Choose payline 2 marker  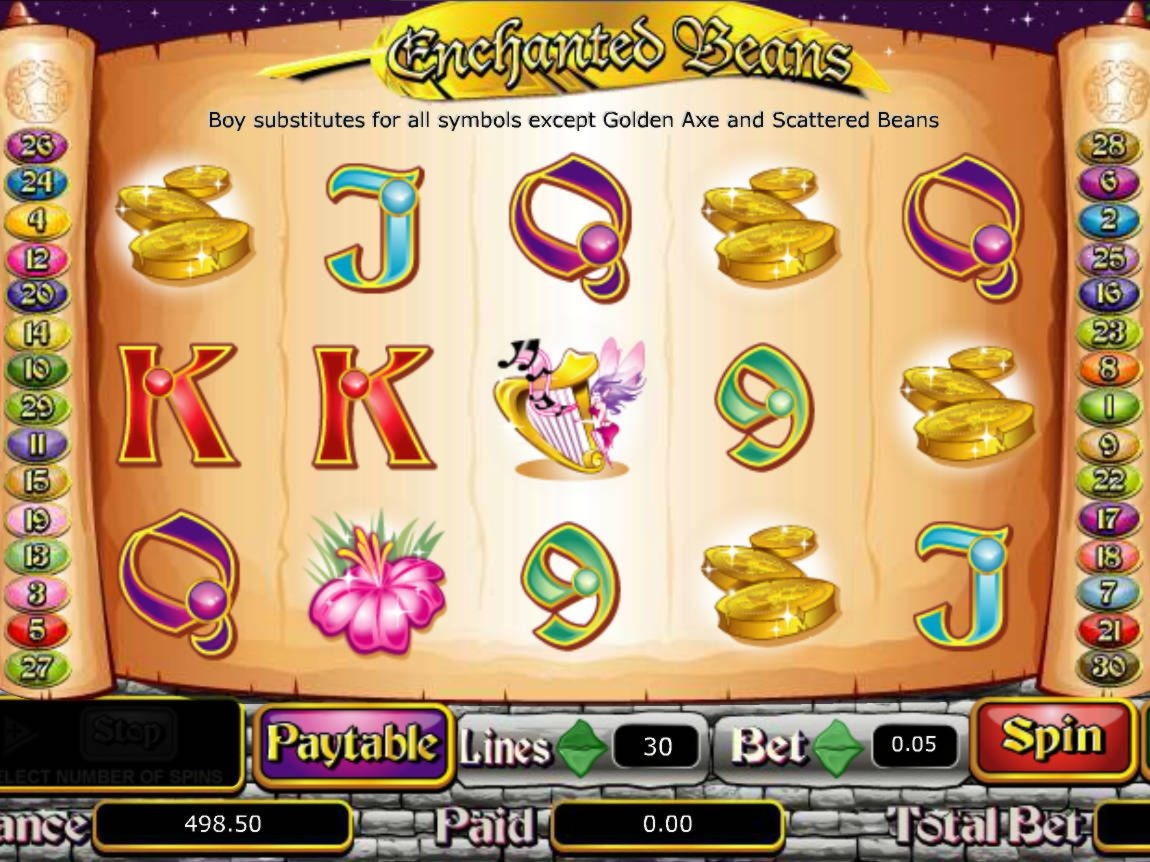click(x=1108, y=221)
